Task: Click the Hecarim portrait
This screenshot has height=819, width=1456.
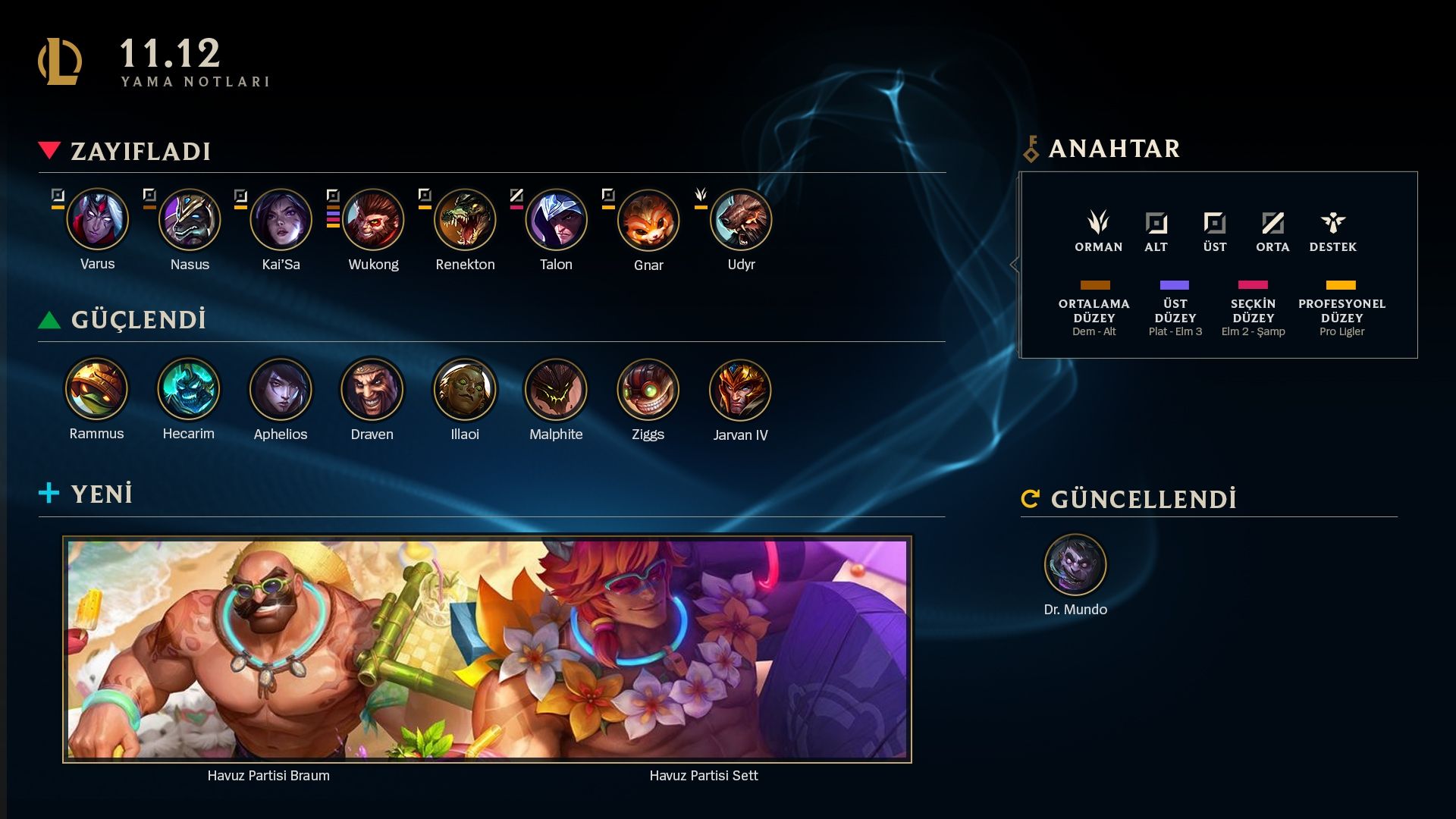Action: [189, 389]
